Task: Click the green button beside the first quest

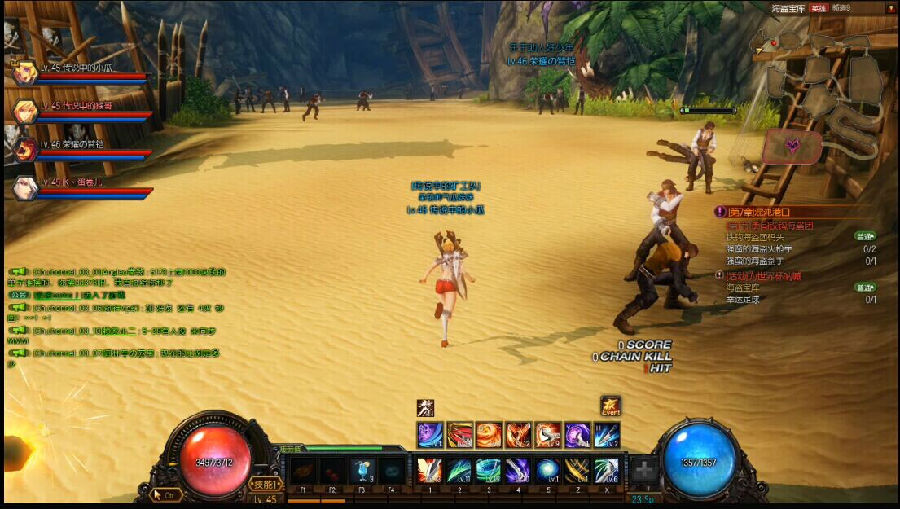Action: coord(864,237)
